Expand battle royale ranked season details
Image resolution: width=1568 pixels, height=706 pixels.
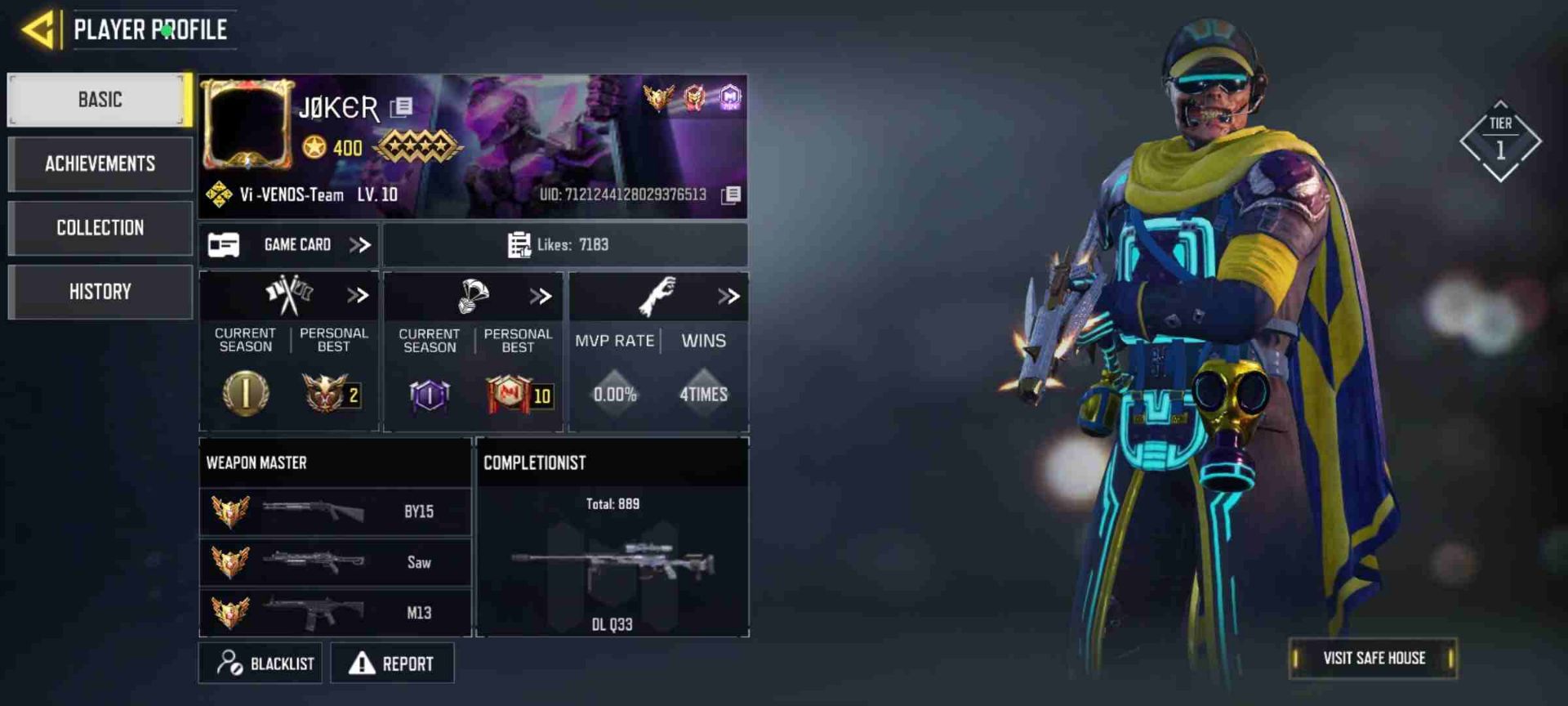click(x=541, y=296)
